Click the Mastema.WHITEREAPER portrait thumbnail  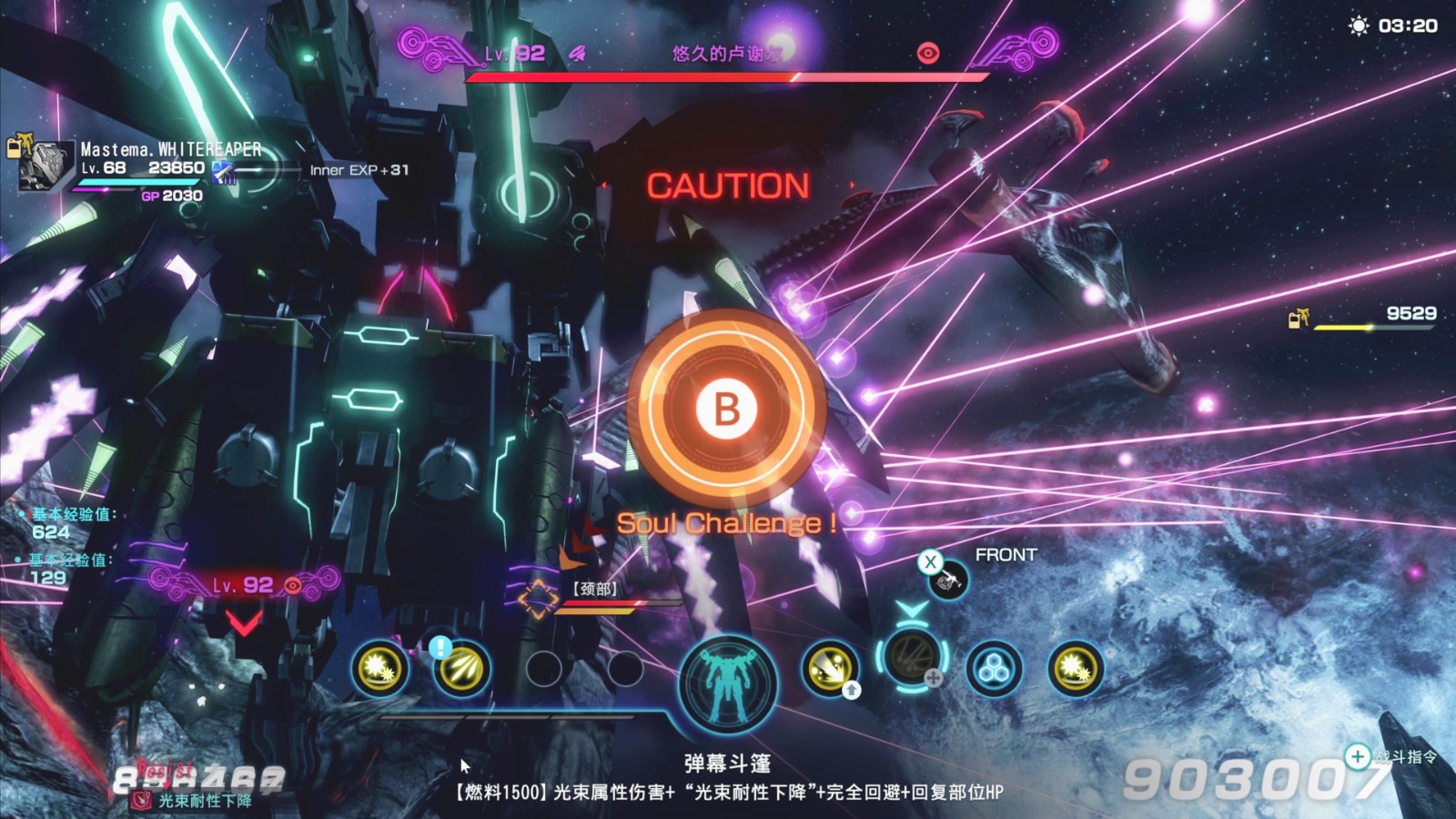tap(43, 168)
